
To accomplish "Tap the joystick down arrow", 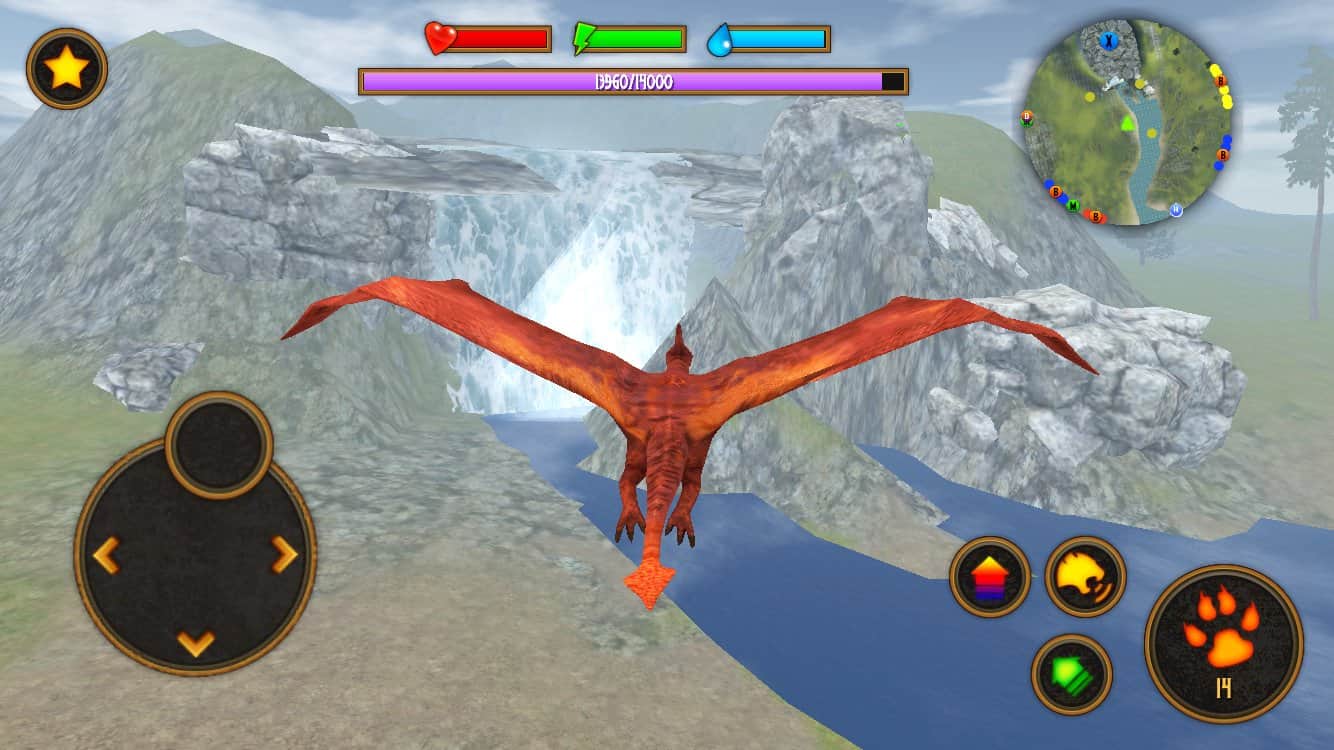I will (x=196, y=642).
